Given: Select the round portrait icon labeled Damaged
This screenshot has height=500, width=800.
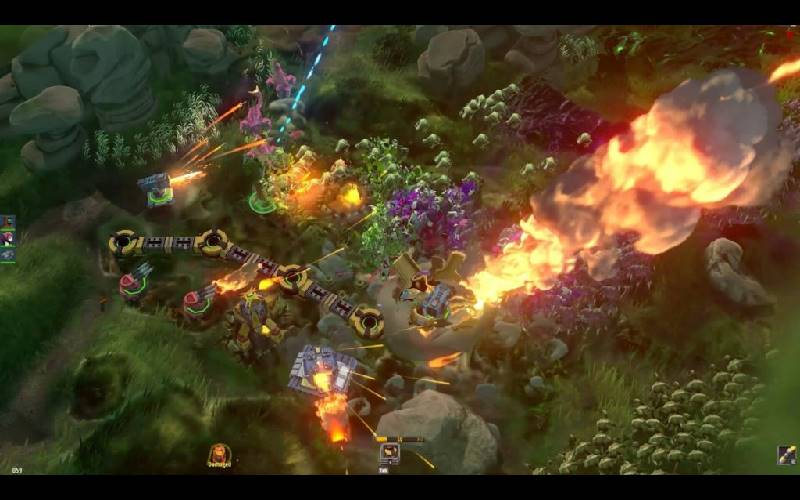Looking at the screenshot, I should (219, 455).
